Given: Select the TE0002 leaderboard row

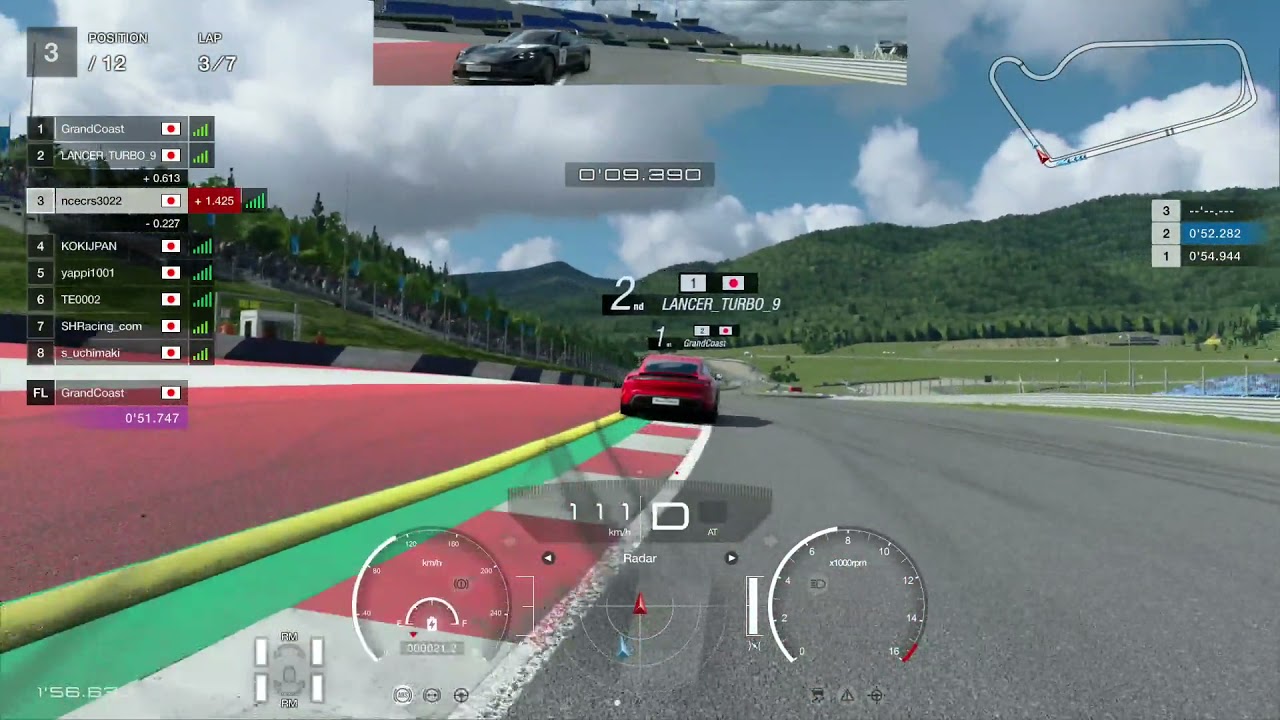Looking at the screenshot, I should point(108,299).
